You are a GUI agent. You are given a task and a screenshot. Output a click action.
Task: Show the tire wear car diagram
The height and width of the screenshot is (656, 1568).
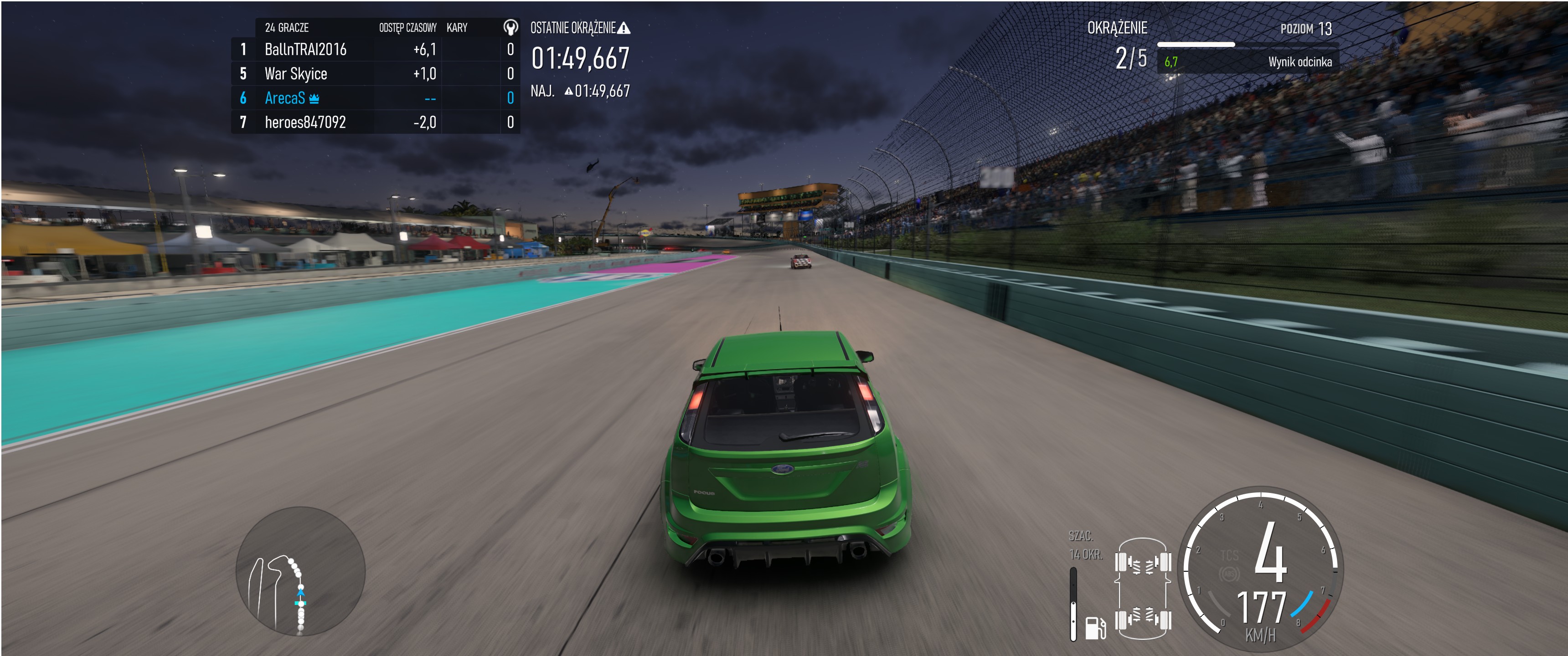coord(1143,589)
